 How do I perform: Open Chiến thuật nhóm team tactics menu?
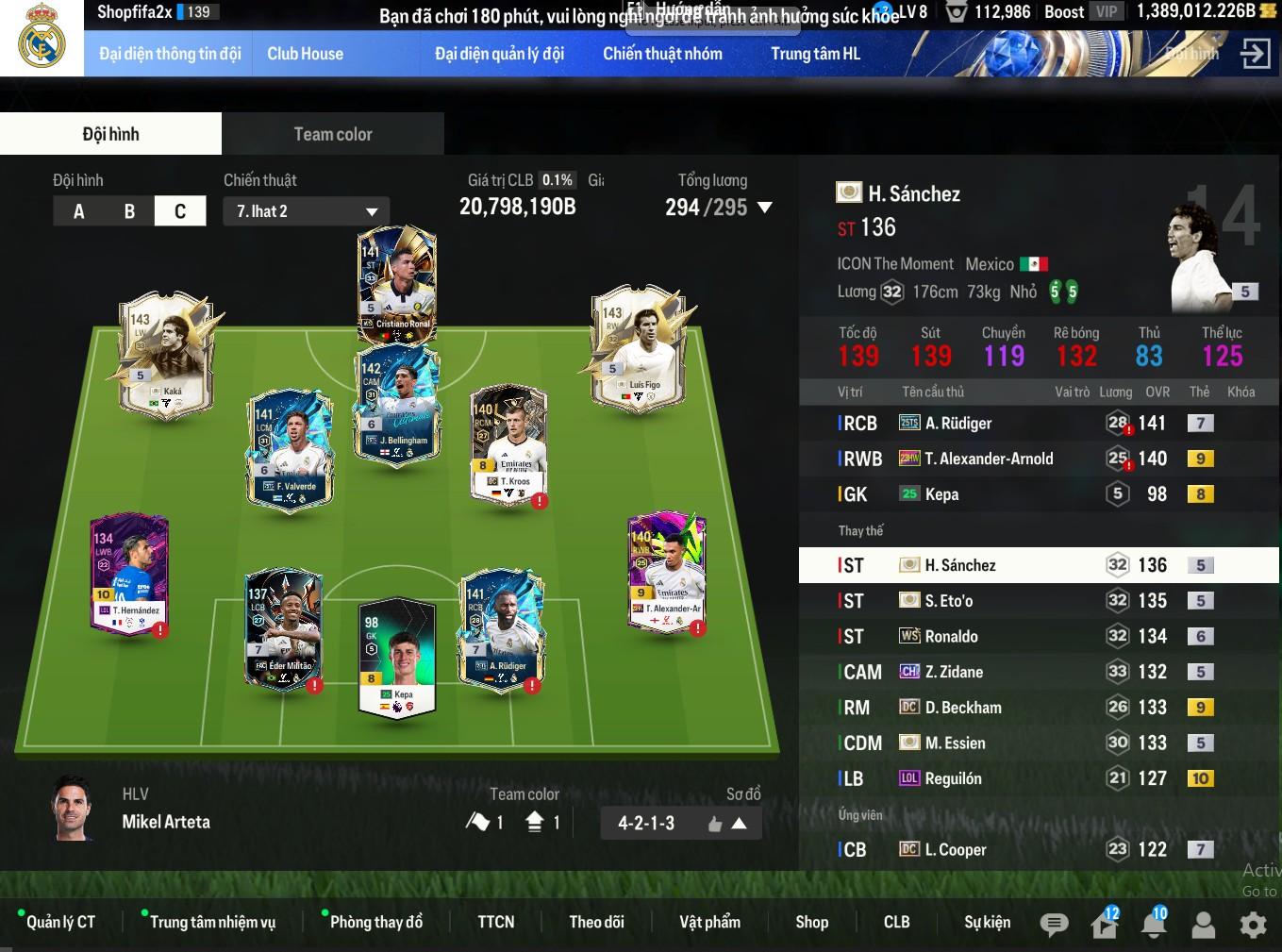click(x=662, y=54)
